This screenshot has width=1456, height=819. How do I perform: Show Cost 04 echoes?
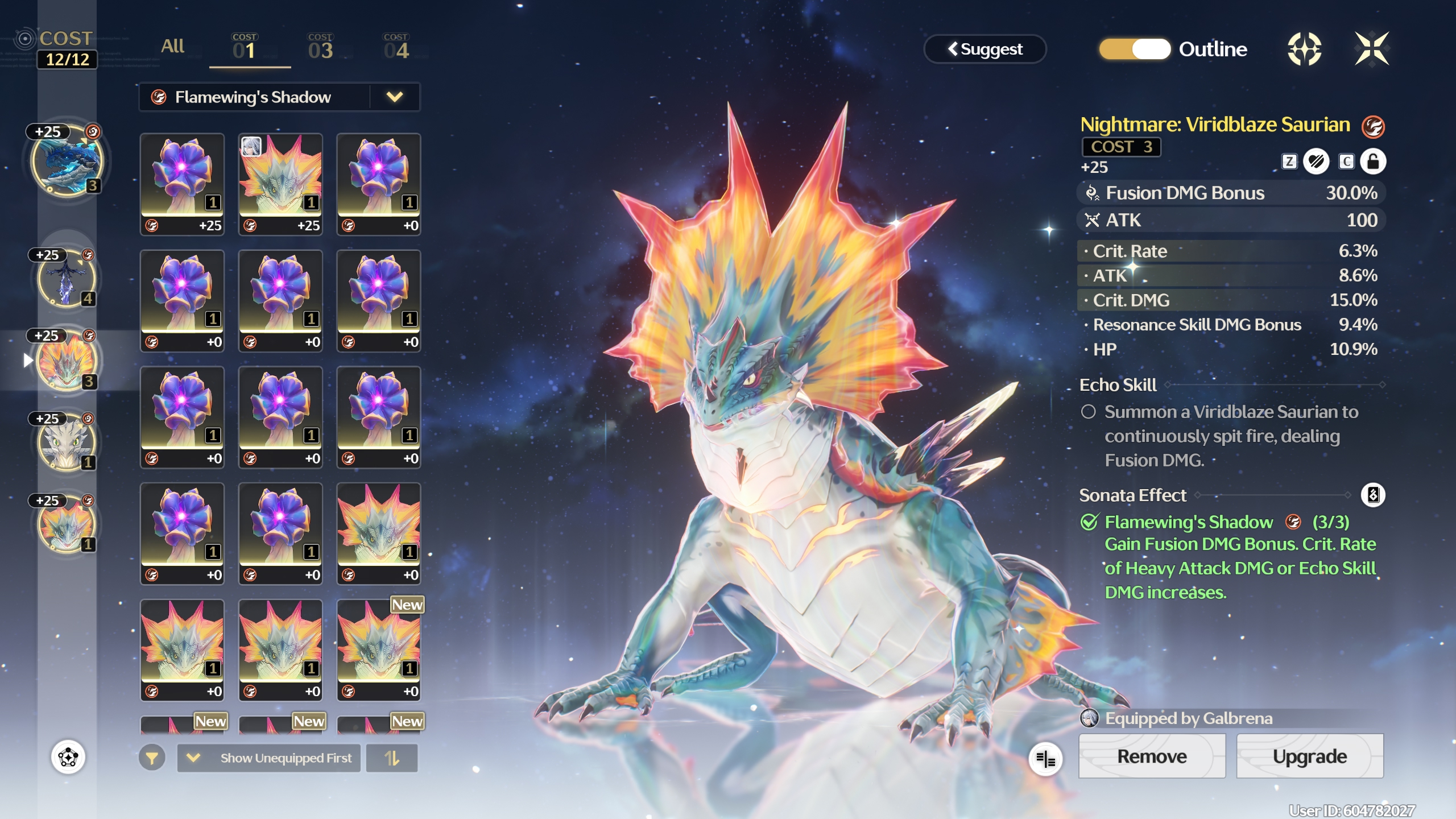point(396,48)
